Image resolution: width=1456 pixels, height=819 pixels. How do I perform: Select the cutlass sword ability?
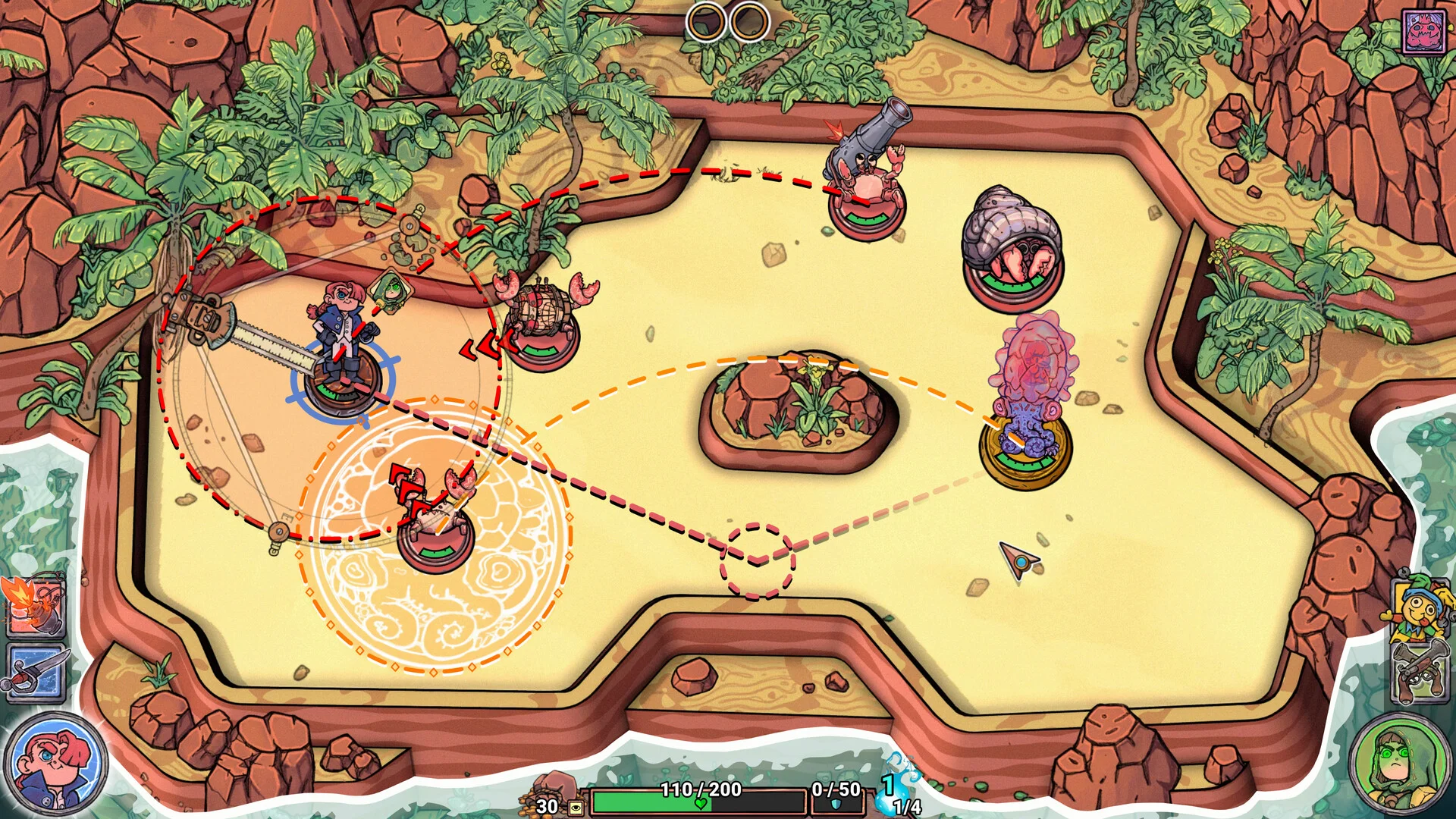tap(36, 673)
